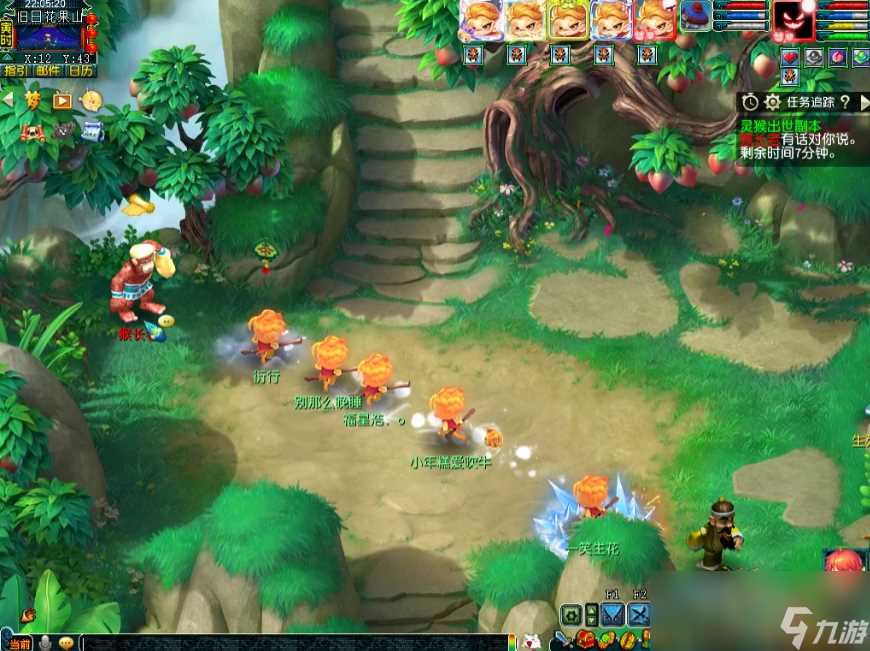
Task: Activate the F1 skill shortcut slot
Action: [x=613, y=614]
